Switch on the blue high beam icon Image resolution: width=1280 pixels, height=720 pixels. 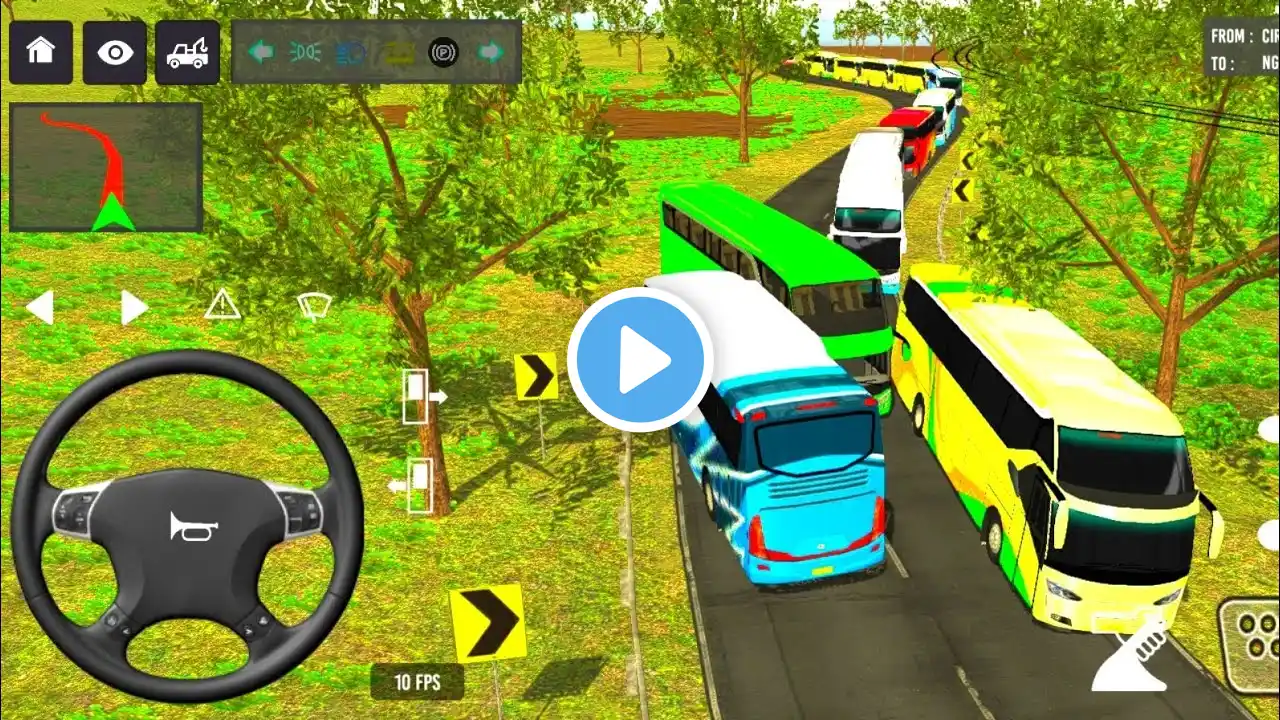point(351,52)
